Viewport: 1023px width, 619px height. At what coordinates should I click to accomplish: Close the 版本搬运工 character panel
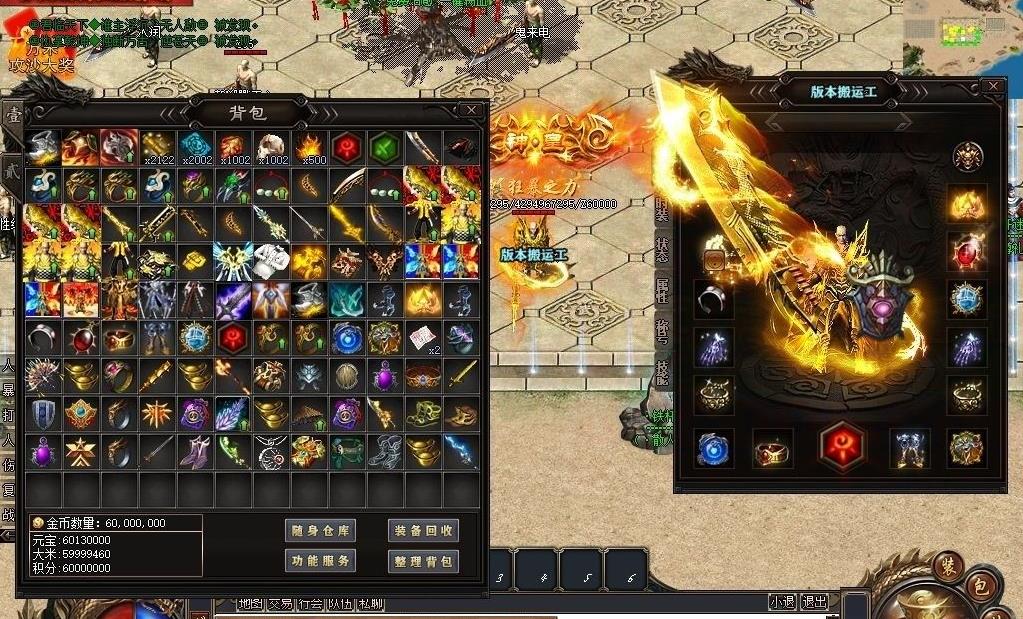(x=993, y=87)
